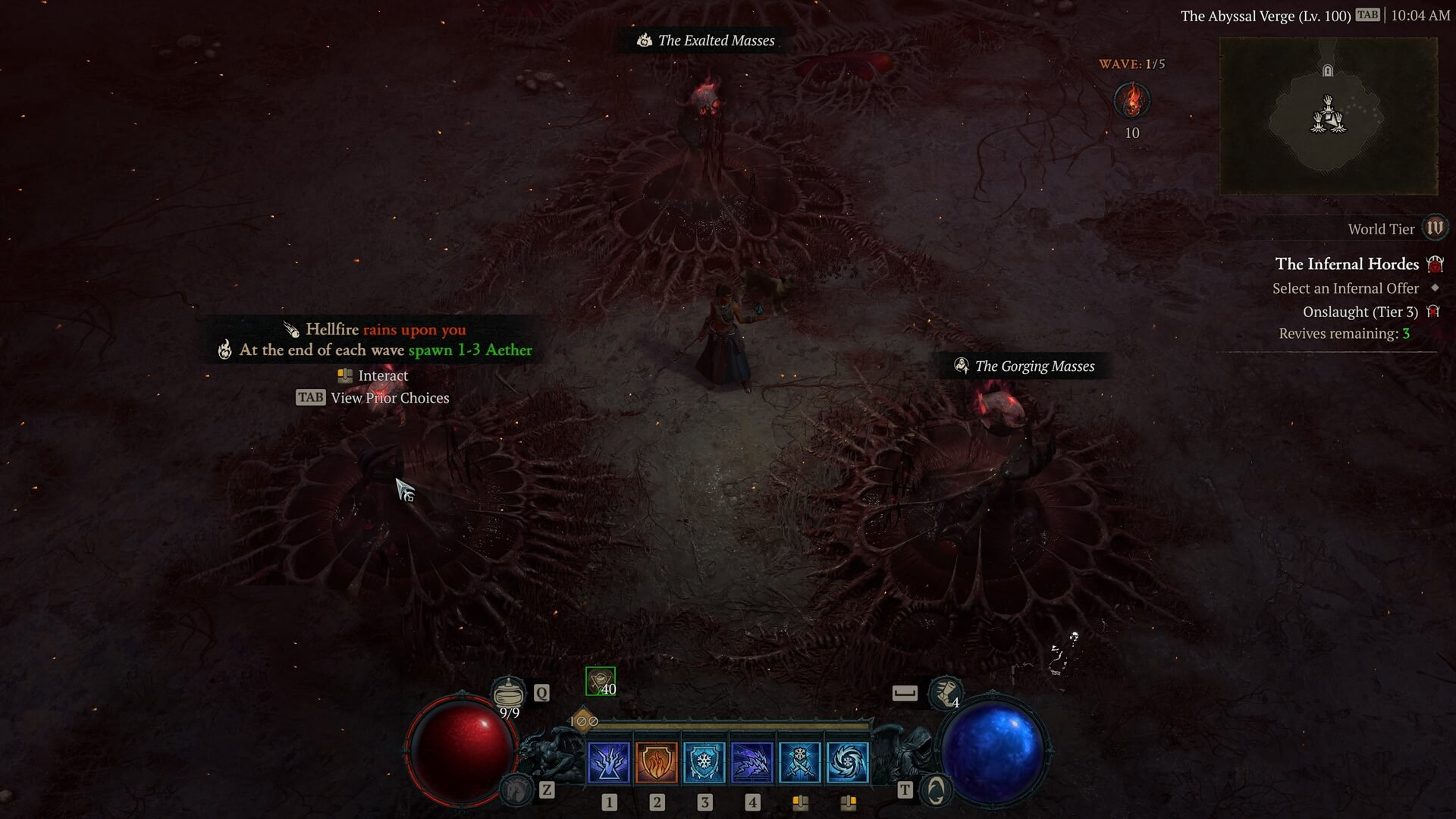The width and height of the screenshot is (1456, 819).
Task: Use the Ice Armor skill in slot 3
Action: tap(704, 762)
